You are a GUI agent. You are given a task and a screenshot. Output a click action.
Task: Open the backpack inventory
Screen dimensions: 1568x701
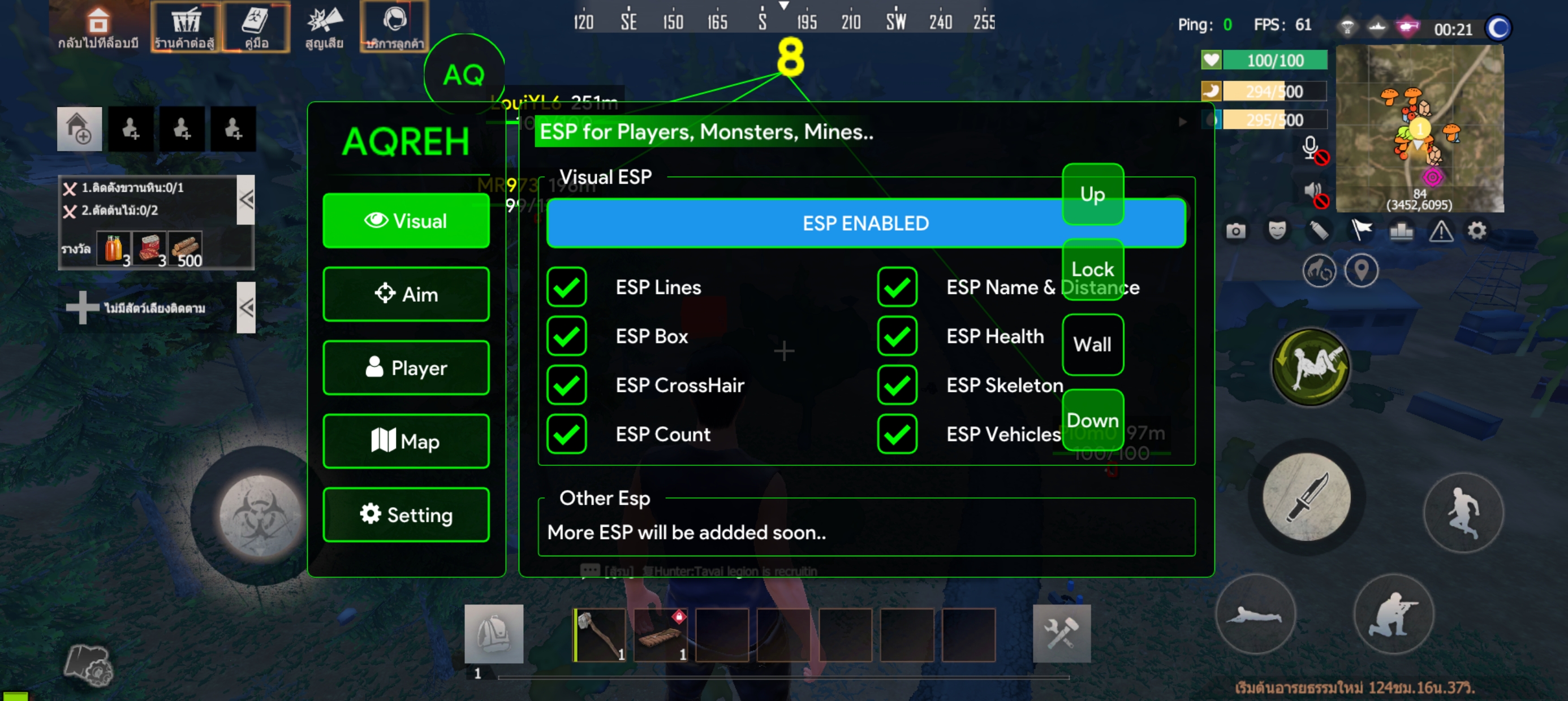[x=494, y=634]
